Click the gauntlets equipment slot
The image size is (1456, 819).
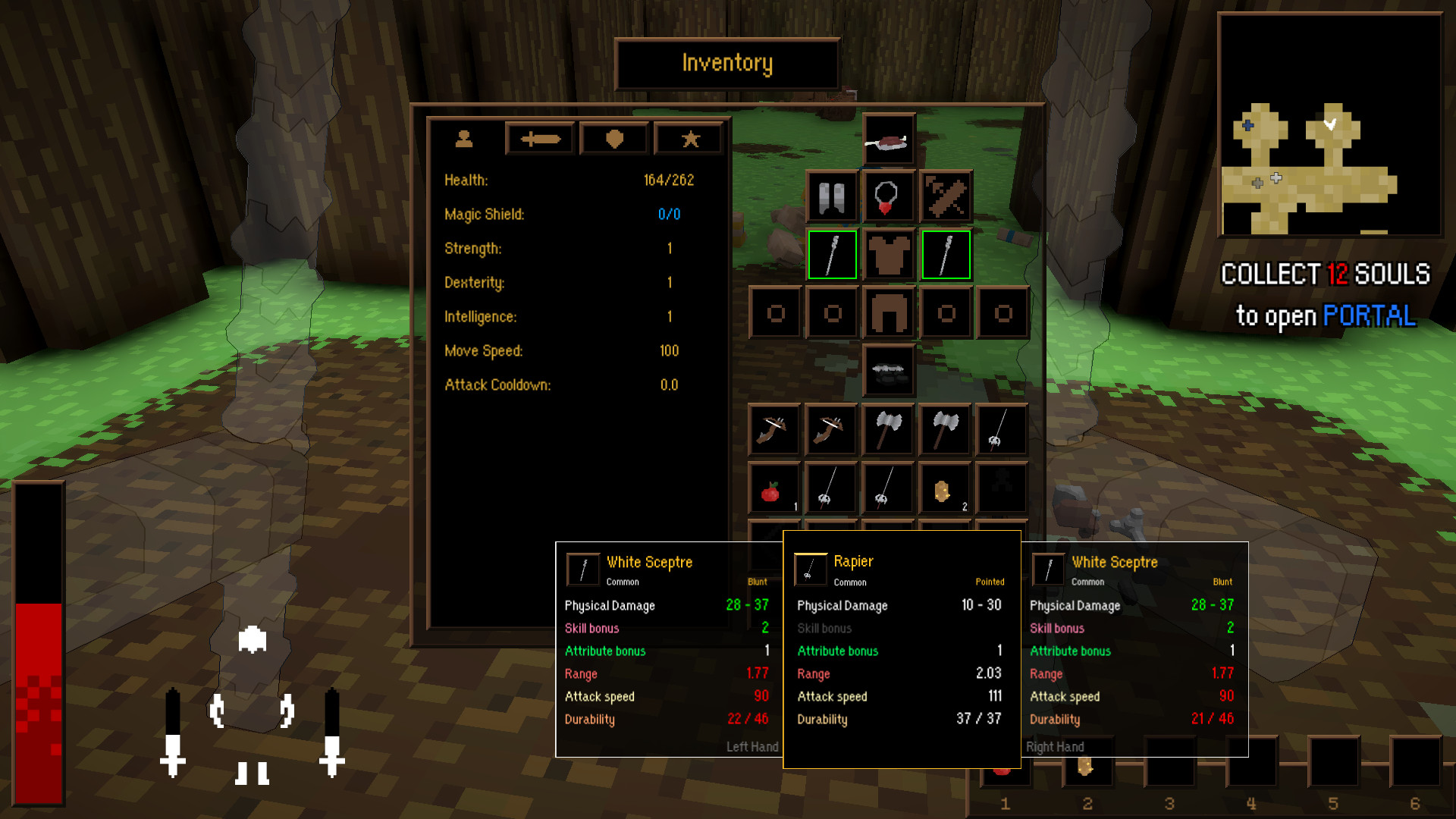click(x=831, y=196)
